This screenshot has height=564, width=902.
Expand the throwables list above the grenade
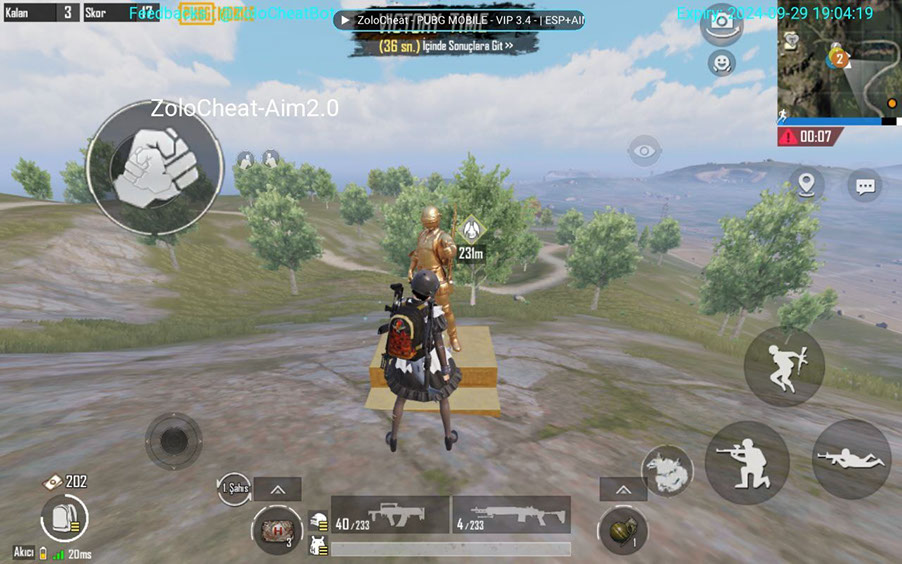pyautogui.click(x=624, y=489)
